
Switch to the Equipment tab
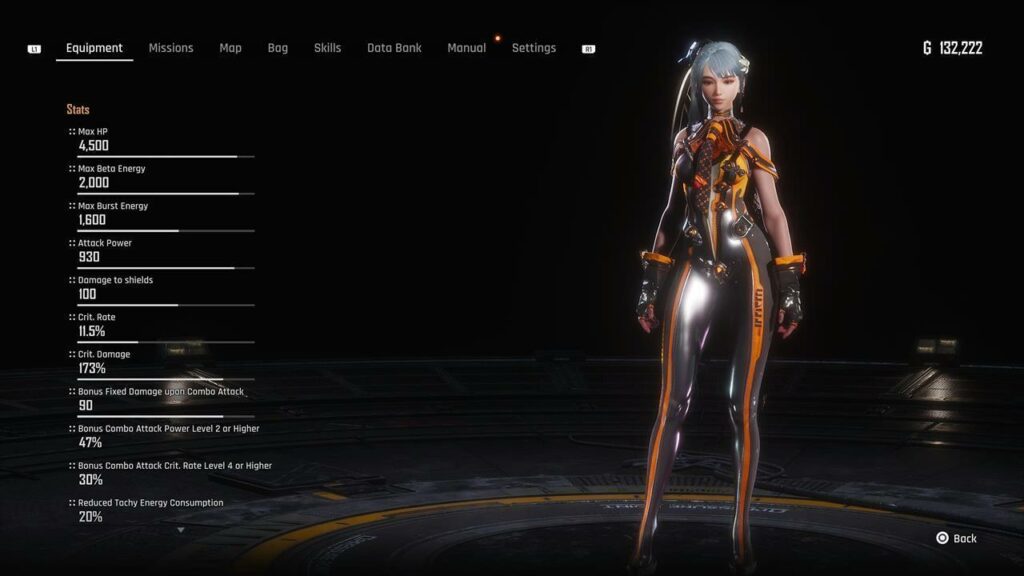coord(94,48)
